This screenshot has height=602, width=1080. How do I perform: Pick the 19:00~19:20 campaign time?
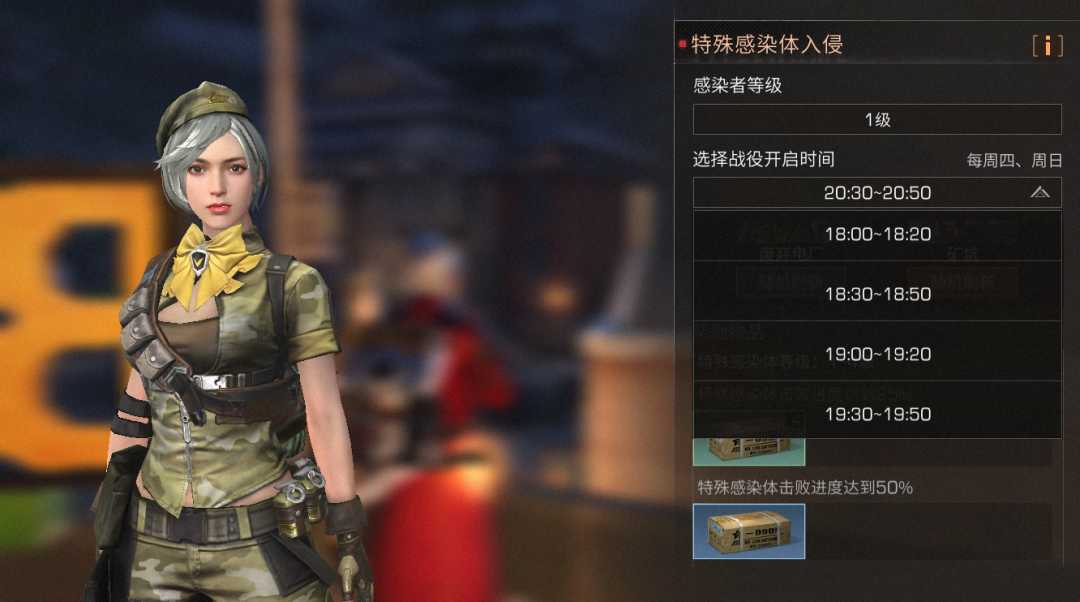877,354
